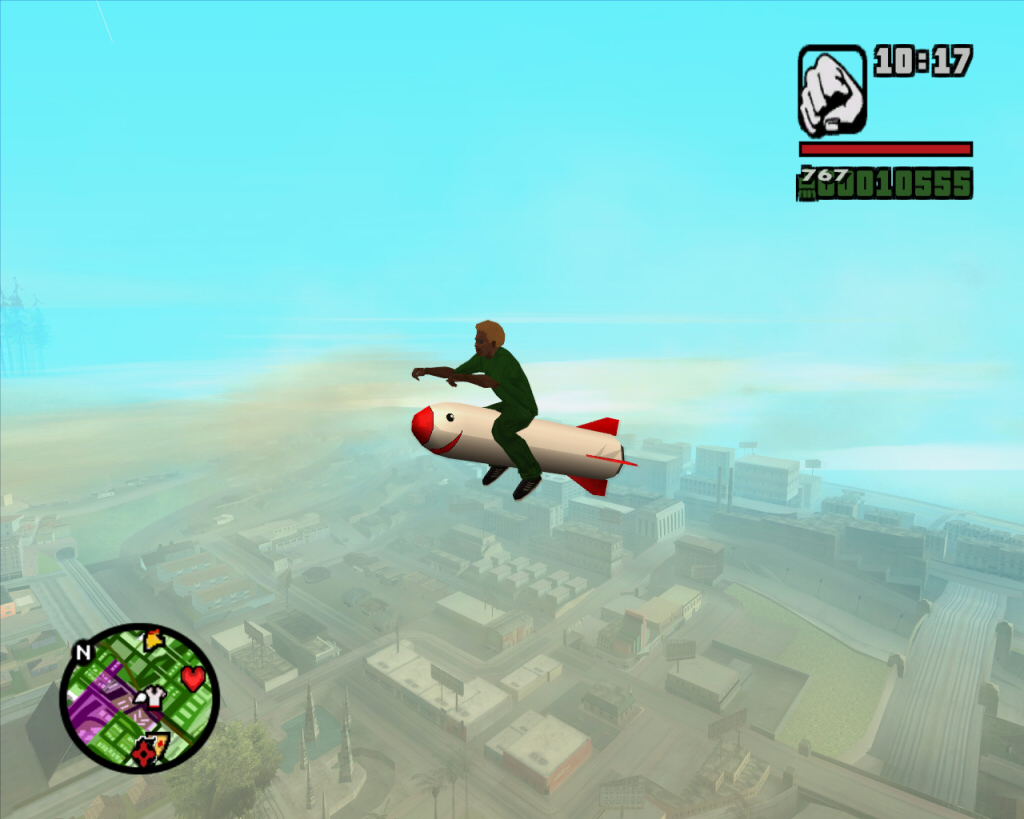
Task: Click the fist weapon icon
Action: click(x=832, y=91)
